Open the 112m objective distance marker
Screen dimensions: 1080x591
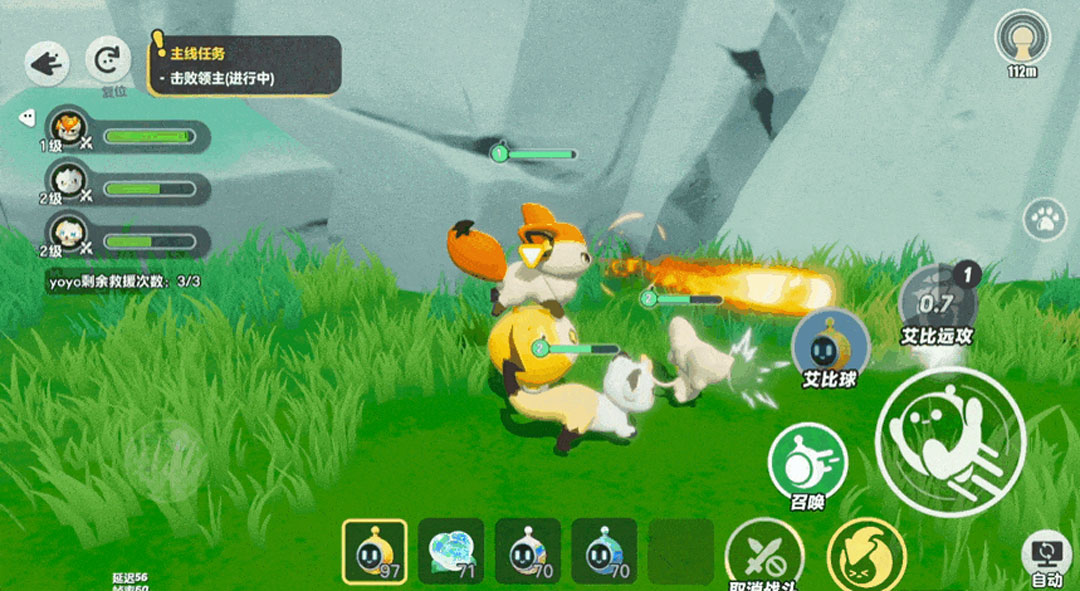tap(1022, 40)
